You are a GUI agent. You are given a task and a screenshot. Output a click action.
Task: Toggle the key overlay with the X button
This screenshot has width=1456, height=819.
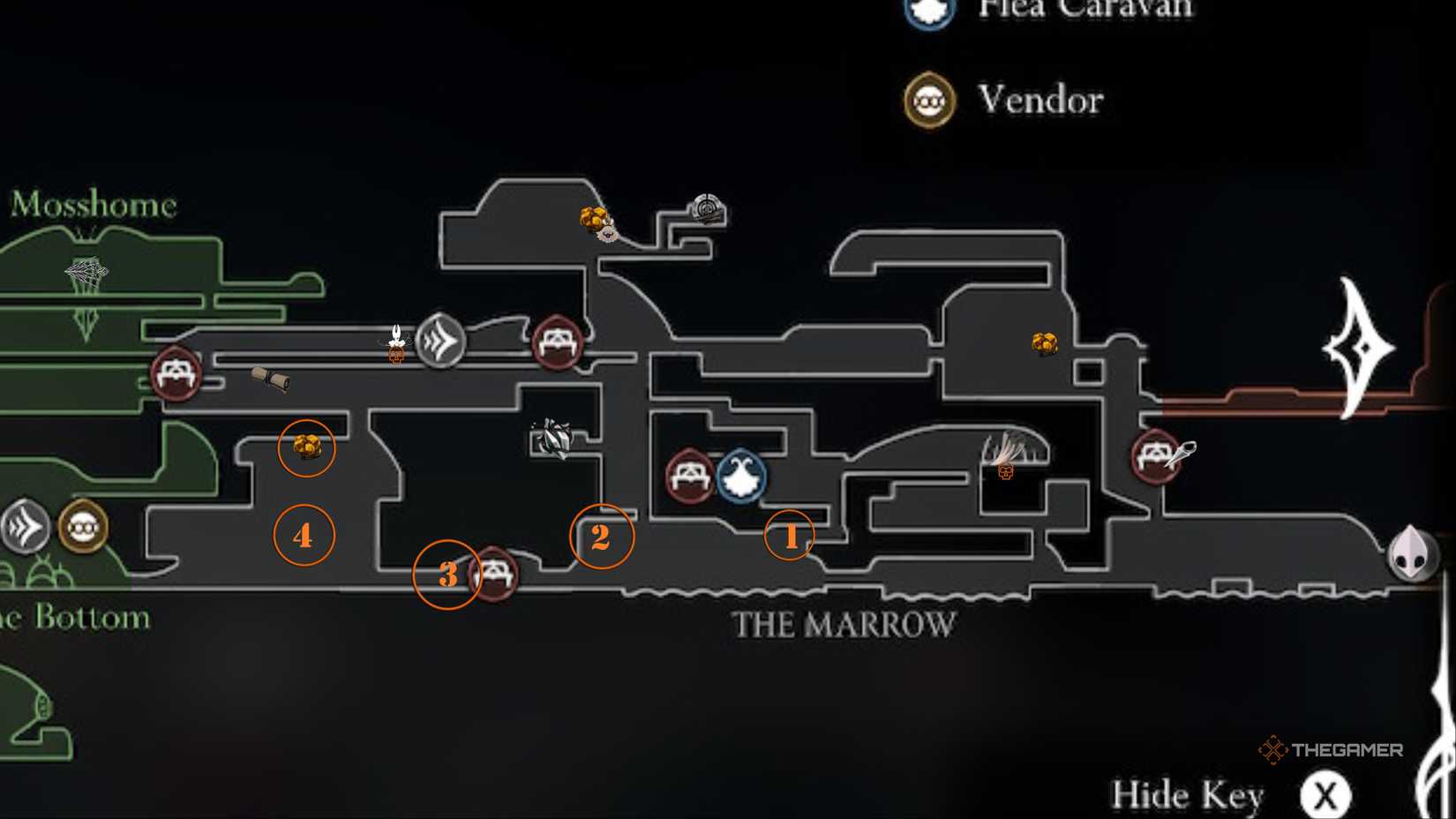(1325, 793)
